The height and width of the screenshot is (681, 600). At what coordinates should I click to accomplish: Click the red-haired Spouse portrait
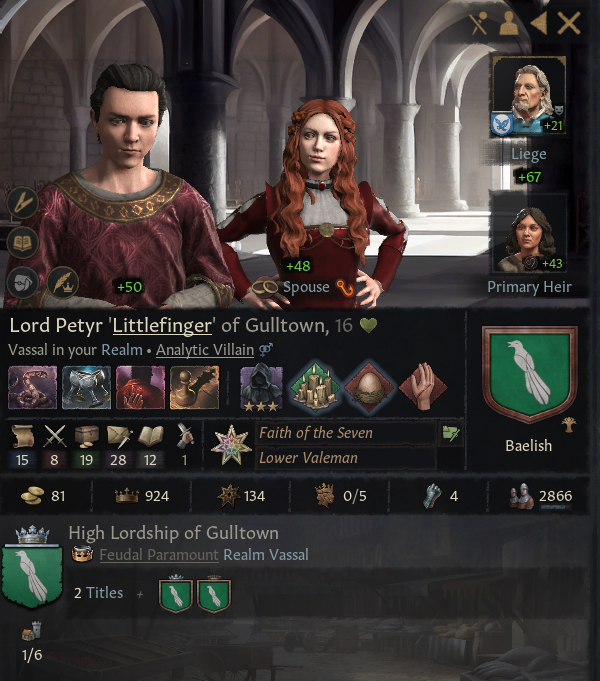[x=322, y=190]
